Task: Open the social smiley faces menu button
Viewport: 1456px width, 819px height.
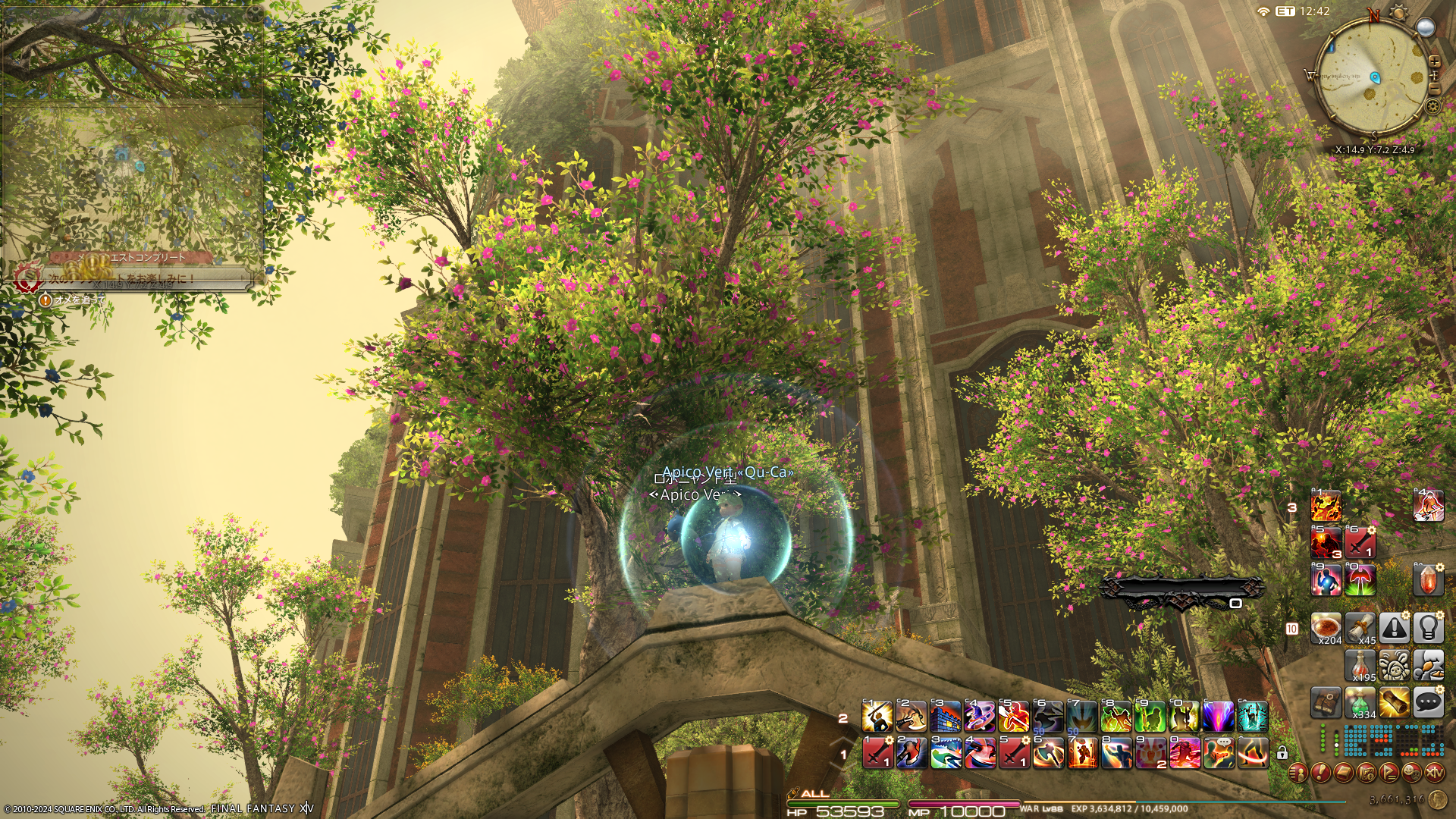Action: (x=1411, y=773)
